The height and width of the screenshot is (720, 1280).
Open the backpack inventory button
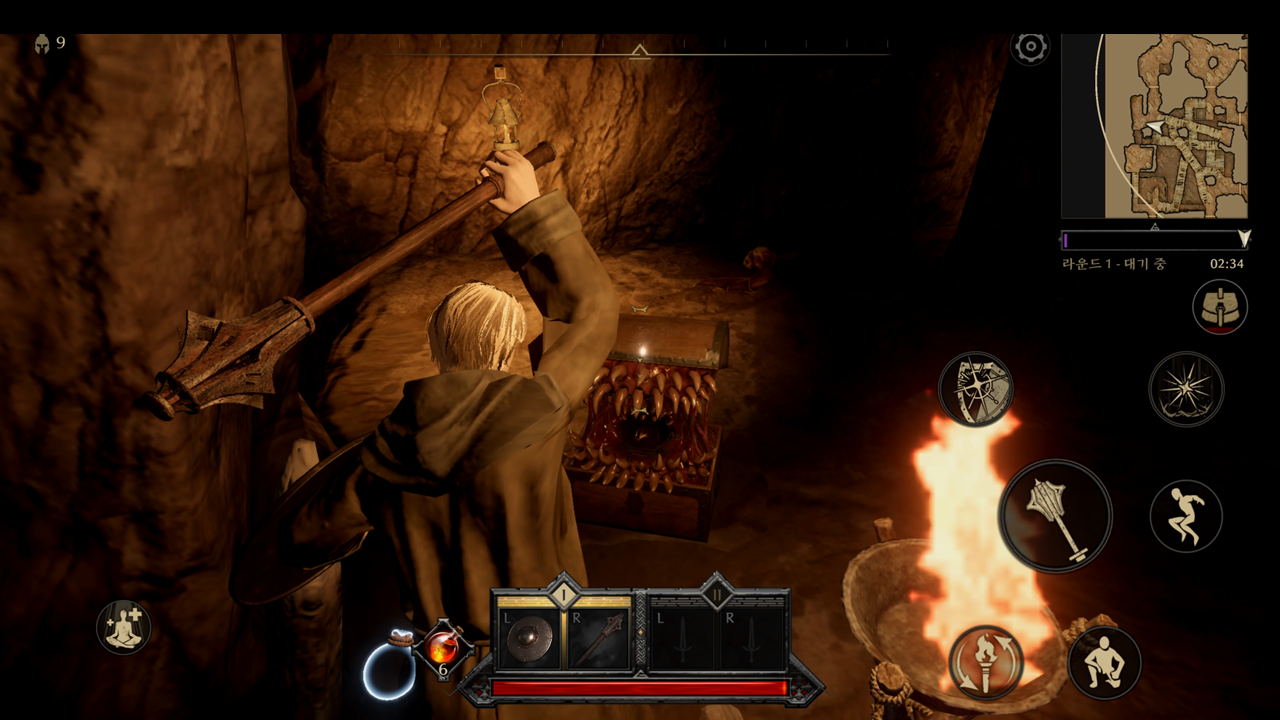click(x=1219, y=306)
